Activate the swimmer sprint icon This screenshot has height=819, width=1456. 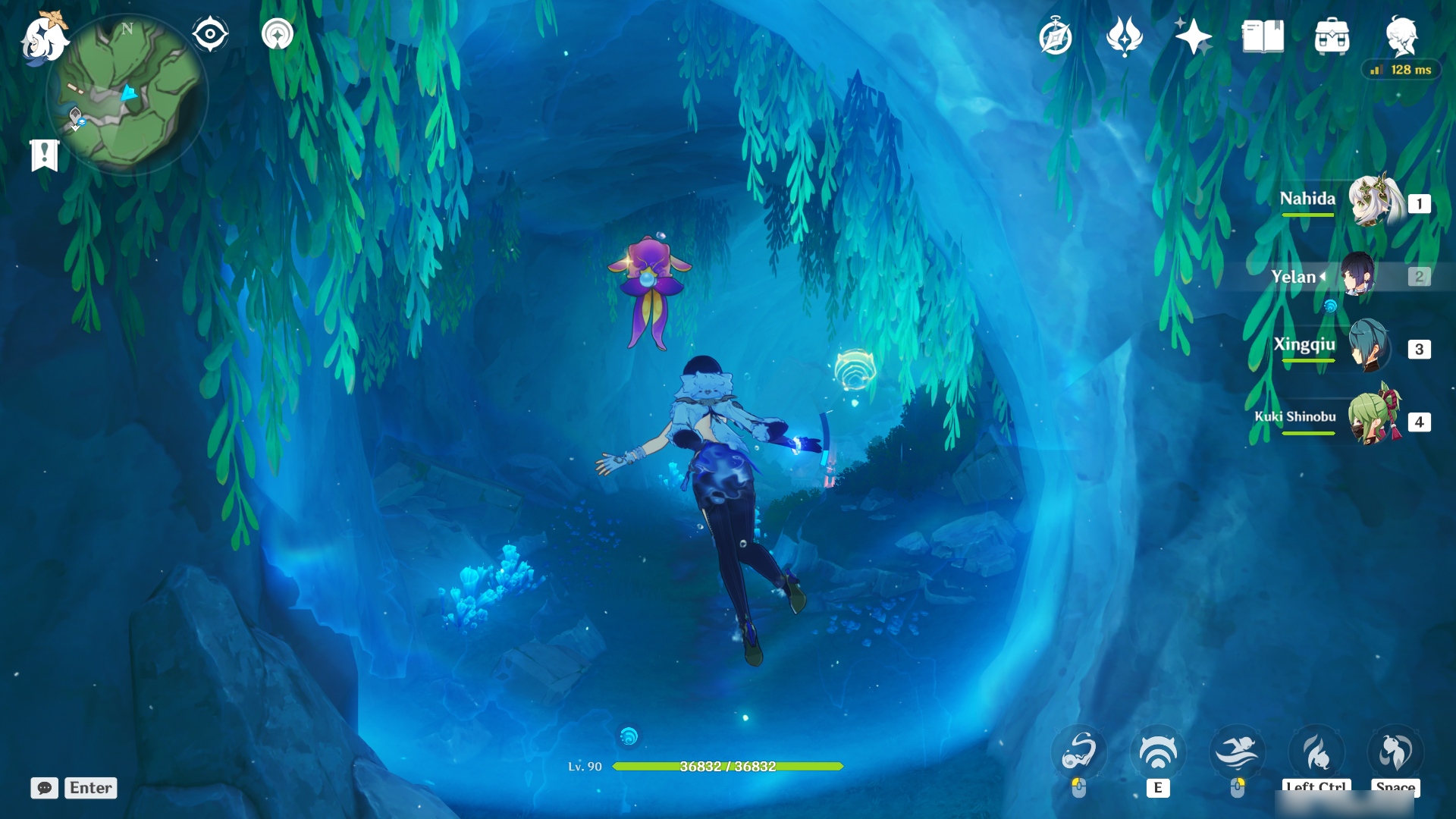1237,752
